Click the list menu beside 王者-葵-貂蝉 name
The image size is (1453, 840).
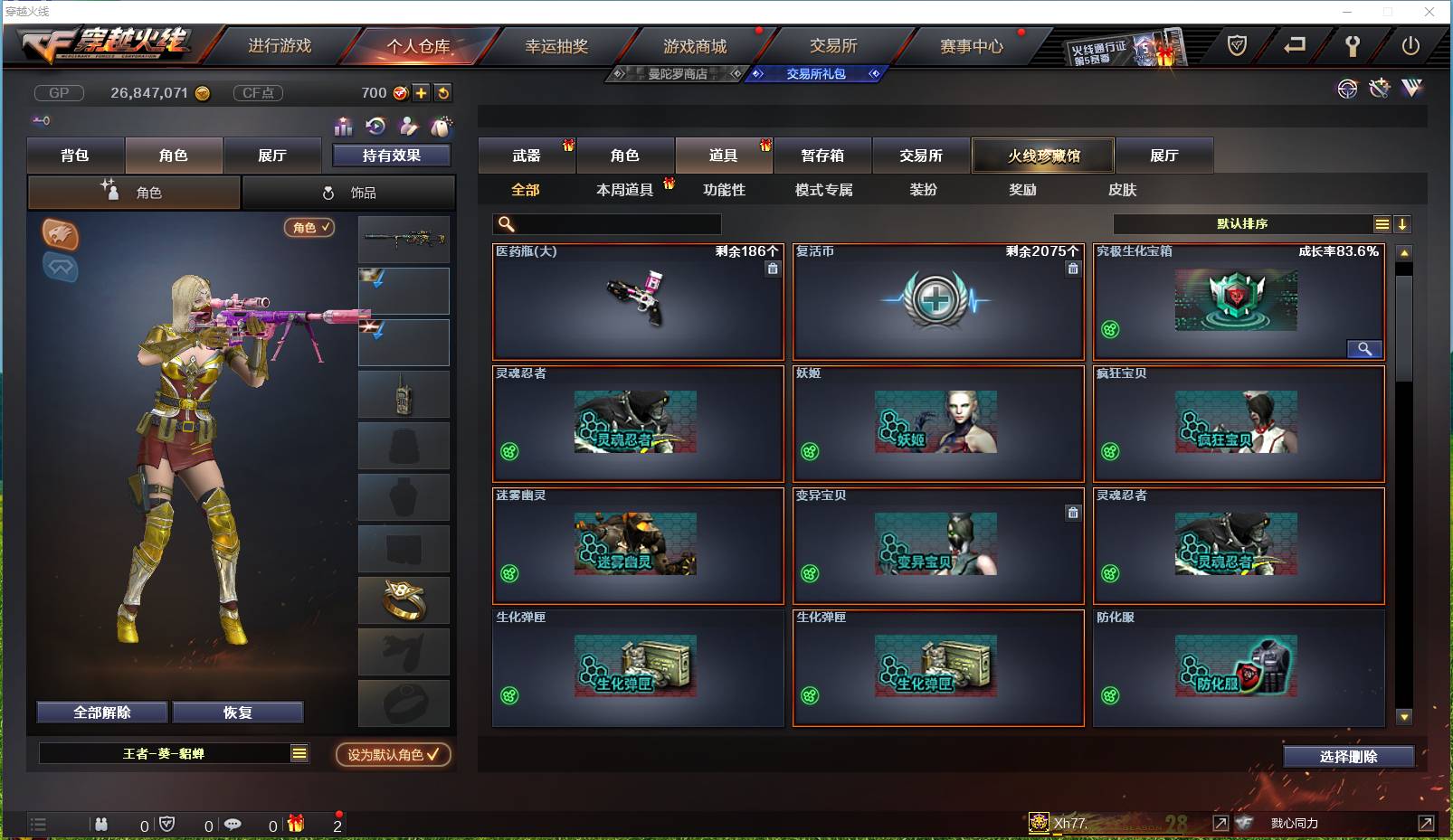pos(299,752)
